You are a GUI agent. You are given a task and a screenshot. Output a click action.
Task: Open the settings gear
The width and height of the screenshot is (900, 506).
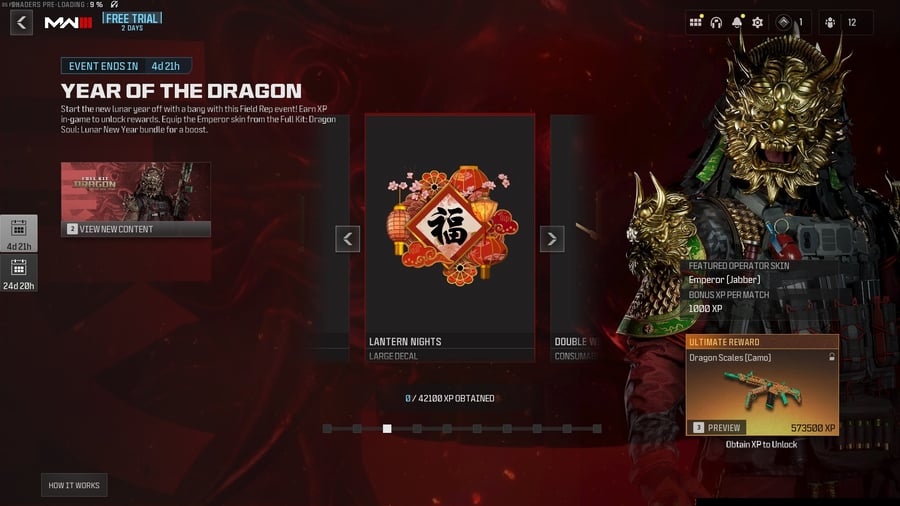coord(757,22)
